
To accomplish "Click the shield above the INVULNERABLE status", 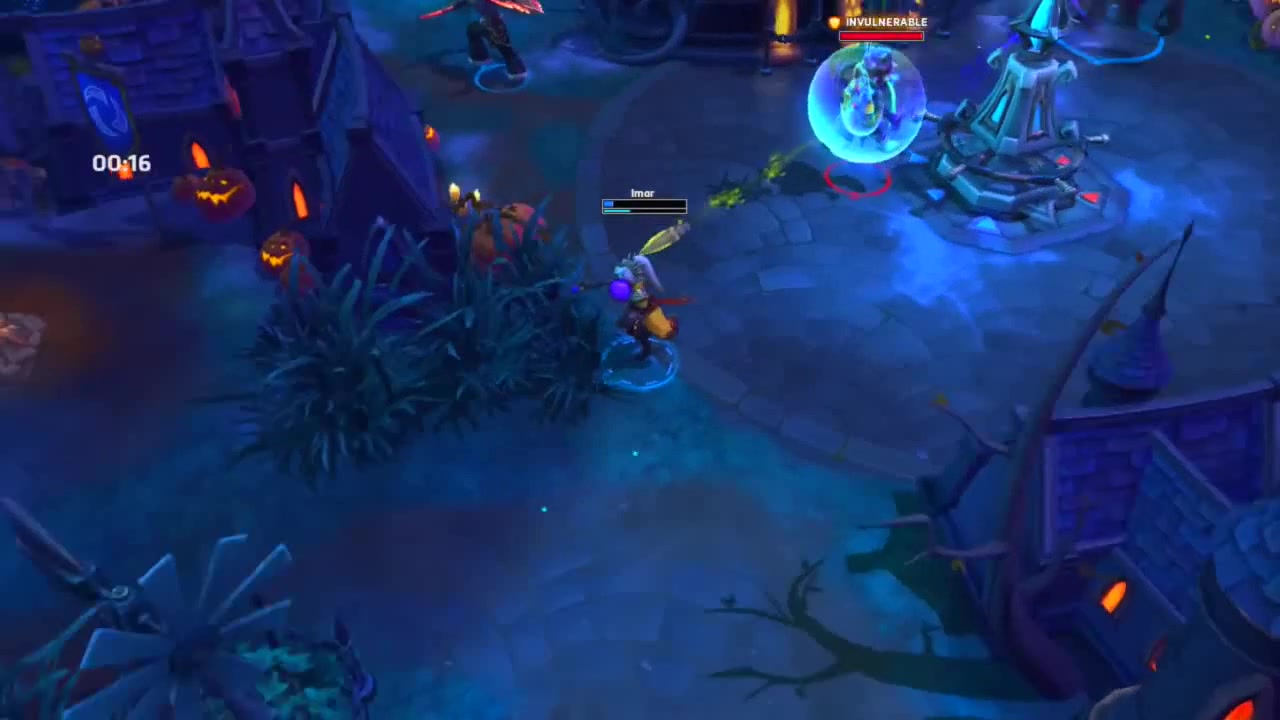I will coord(835,22).
